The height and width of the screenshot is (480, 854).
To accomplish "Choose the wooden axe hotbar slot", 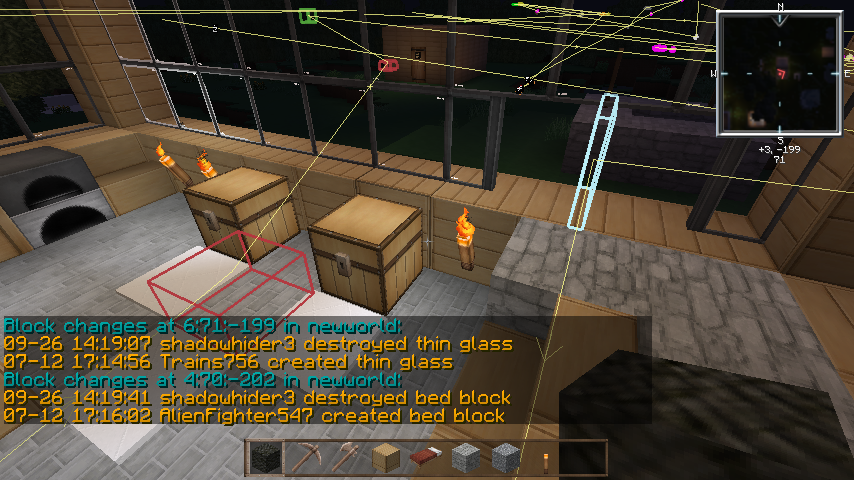I will point(344,459).
